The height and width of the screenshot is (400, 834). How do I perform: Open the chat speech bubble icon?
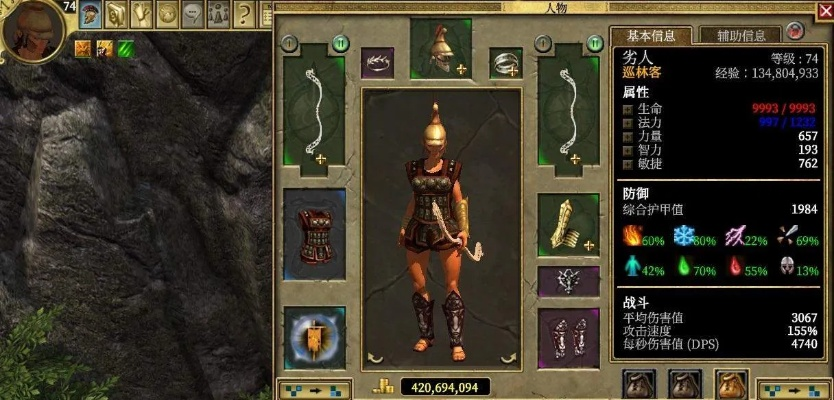coord(192,14)
